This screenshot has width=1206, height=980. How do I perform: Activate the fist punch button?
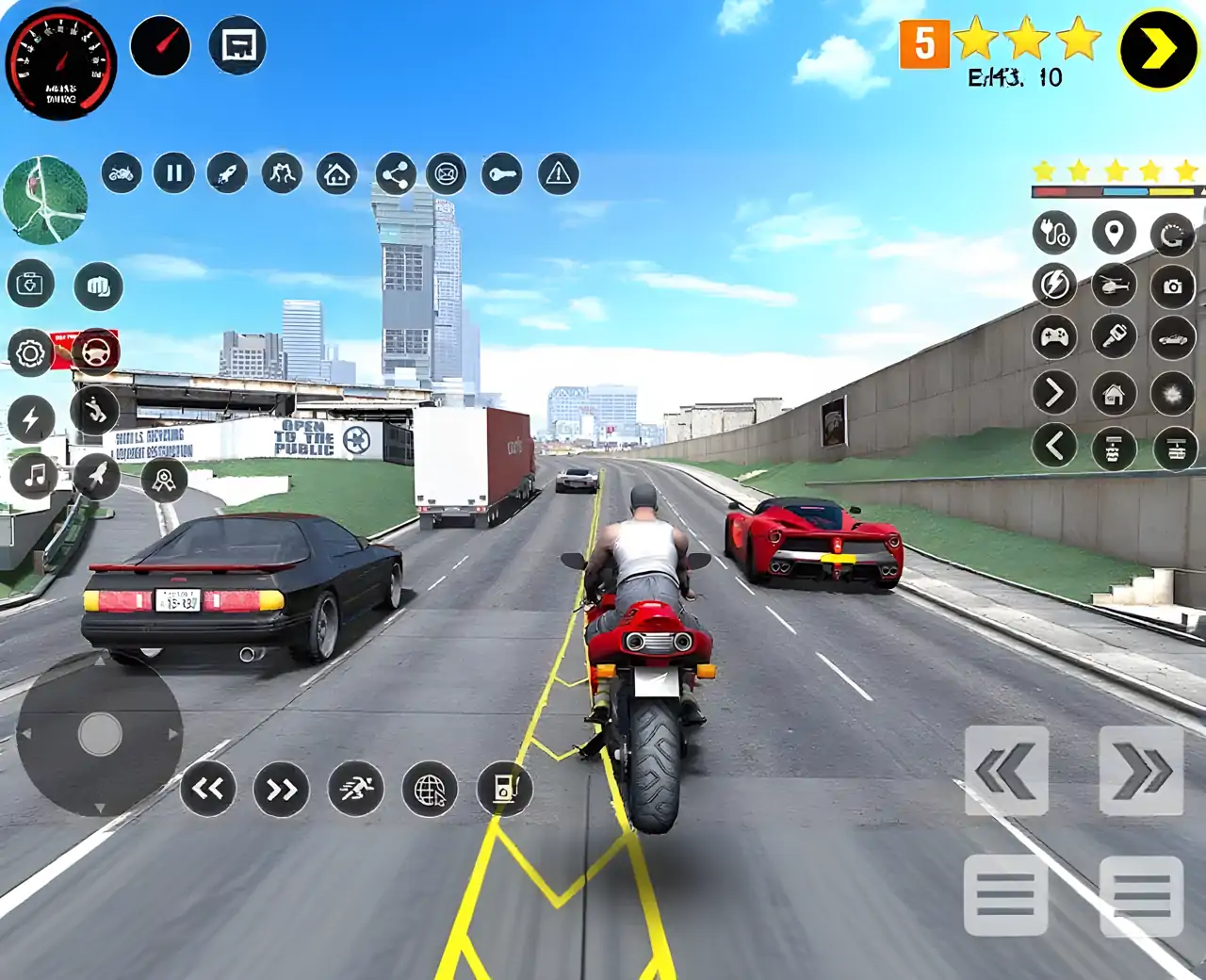coord(98,286)
